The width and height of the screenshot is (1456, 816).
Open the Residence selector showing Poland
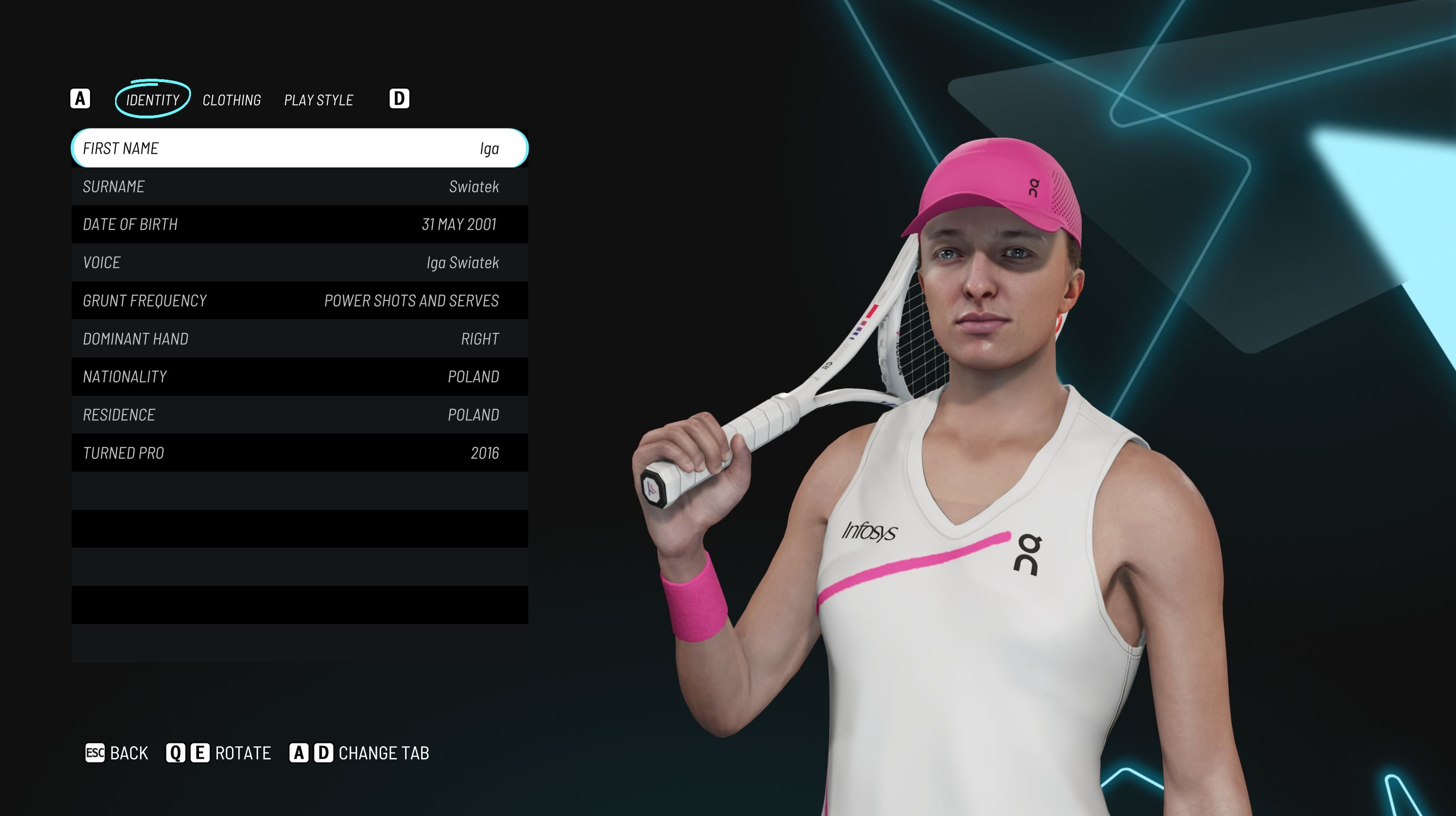[x=300, y=414]
